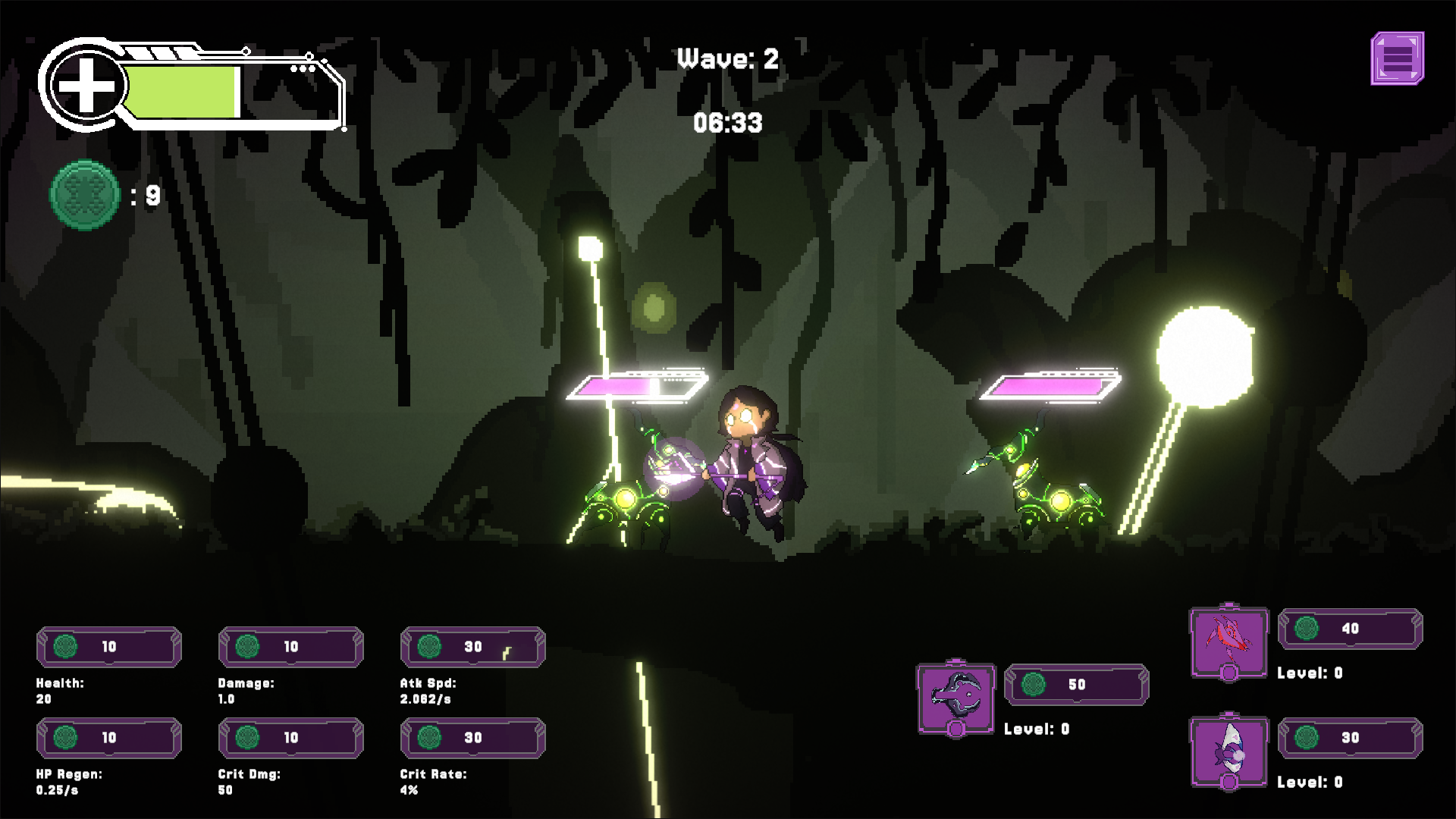1456x819 pixels.
Task: Buy the 30-coin companion upgrade
Action: coord(1350,738)
